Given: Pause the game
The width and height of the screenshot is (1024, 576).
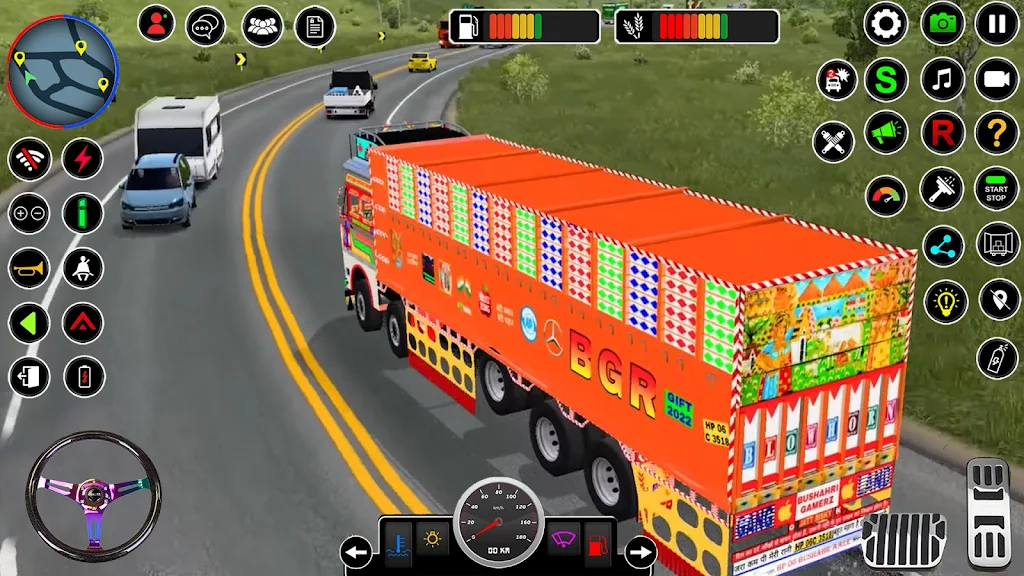Looking at the screenshot, I should (x=997, y=24).
